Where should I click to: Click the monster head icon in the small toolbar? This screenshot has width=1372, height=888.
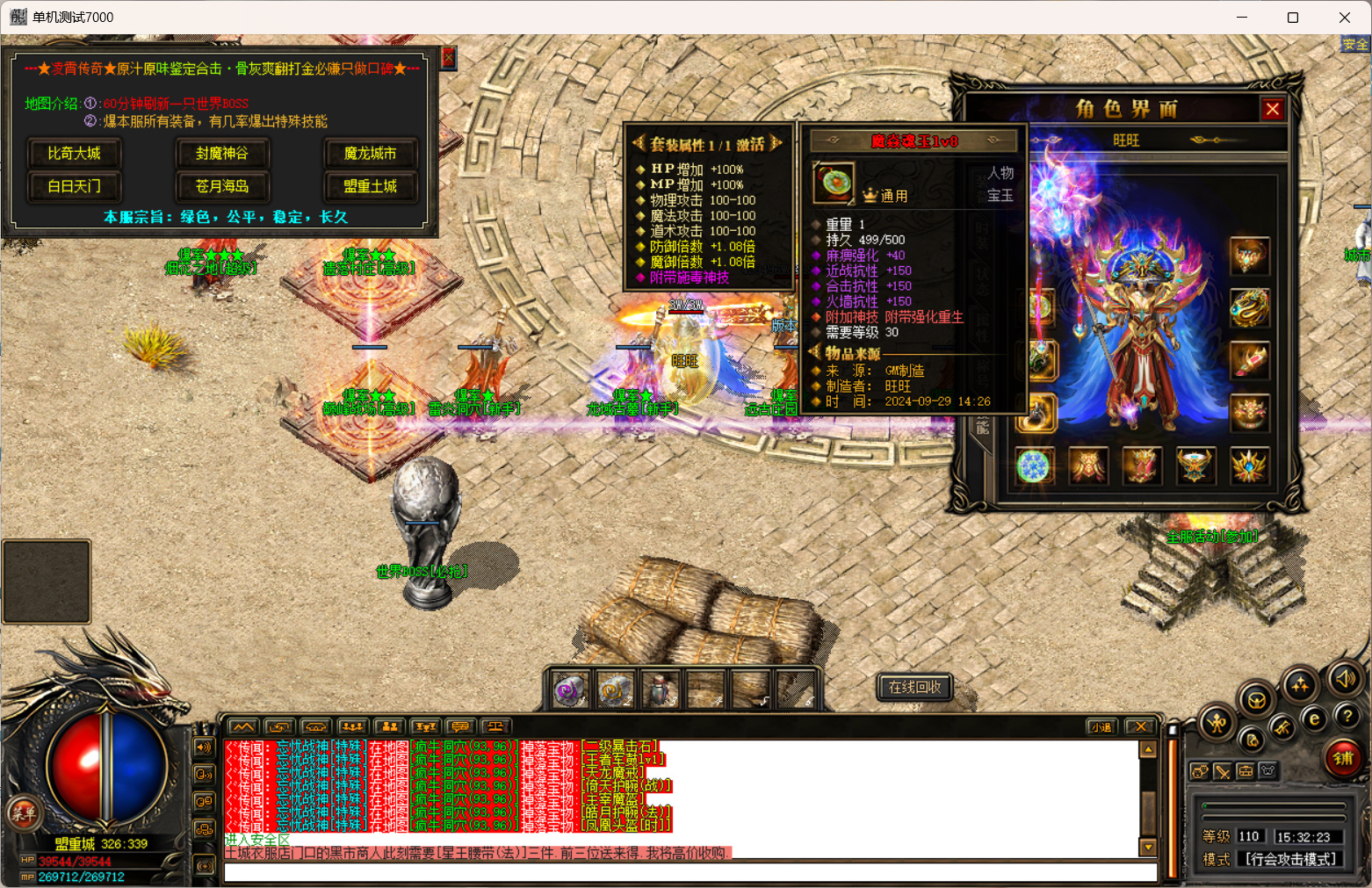click(1200, 770)
